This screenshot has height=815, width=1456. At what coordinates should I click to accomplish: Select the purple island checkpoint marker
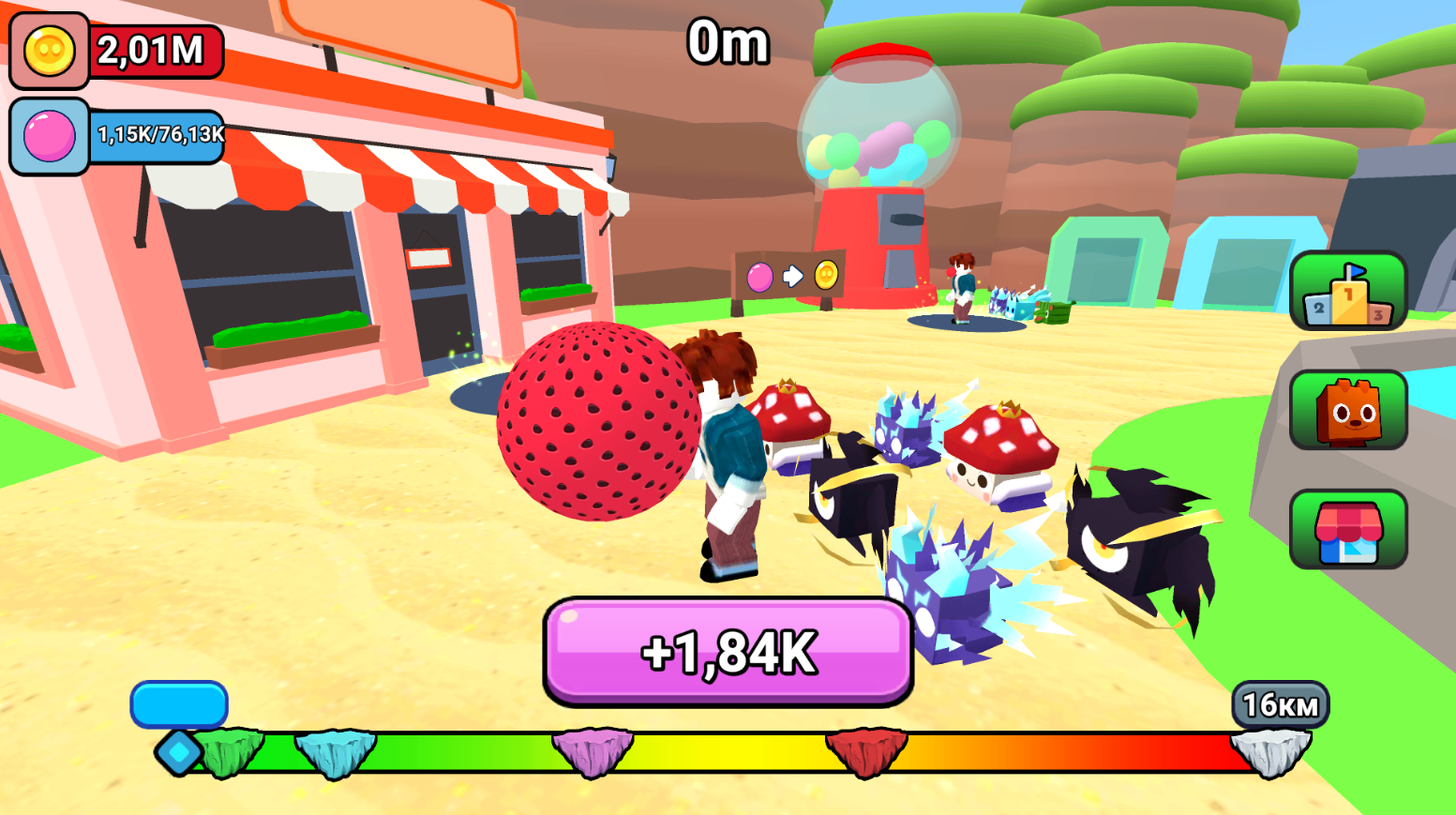coord(593,748)
